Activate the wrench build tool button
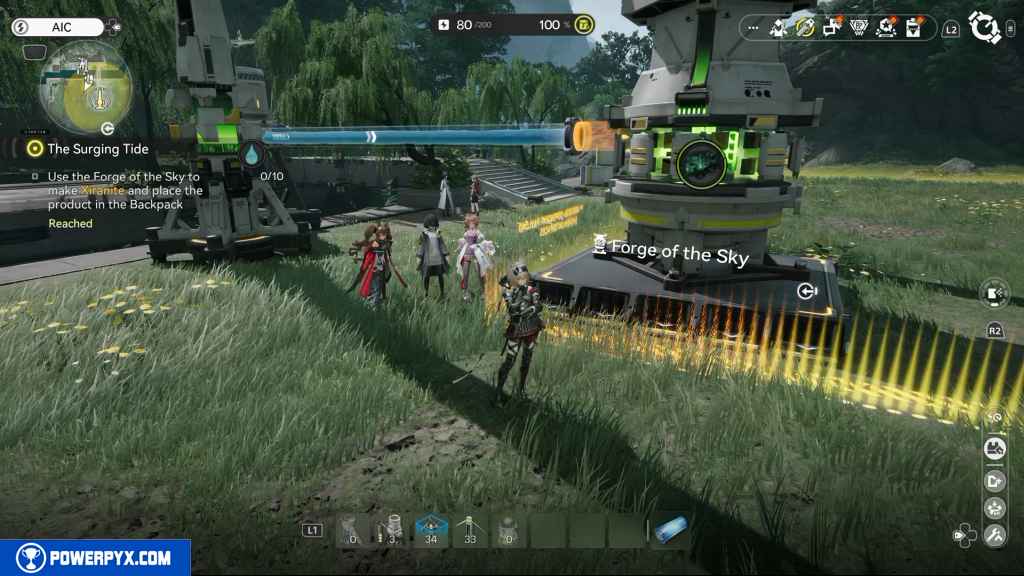Screen dimensions: 1024x576 (x=994, y=536)
